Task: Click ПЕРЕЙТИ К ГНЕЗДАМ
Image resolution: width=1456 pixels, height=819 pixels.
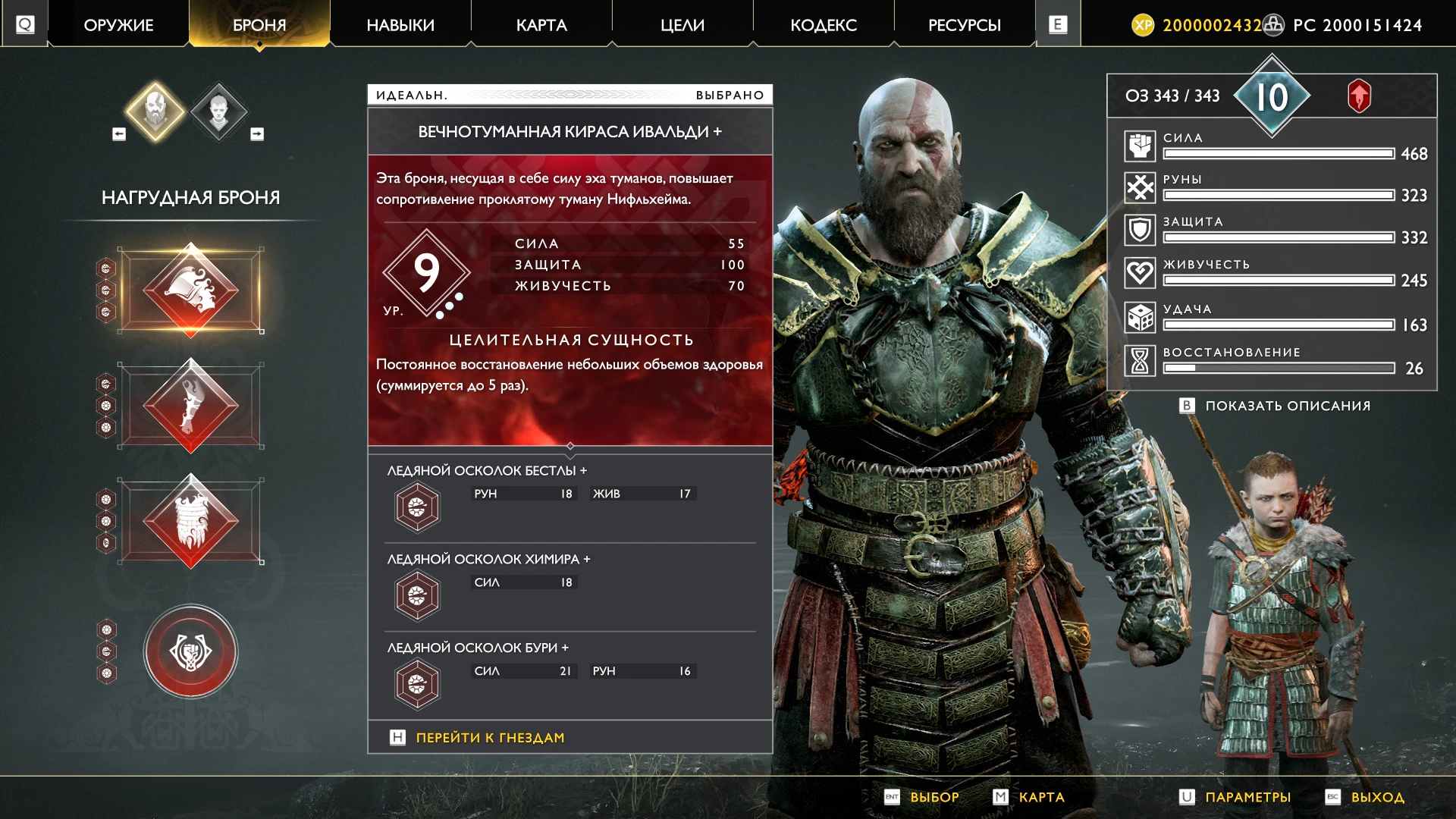Action: click(489, 736)
